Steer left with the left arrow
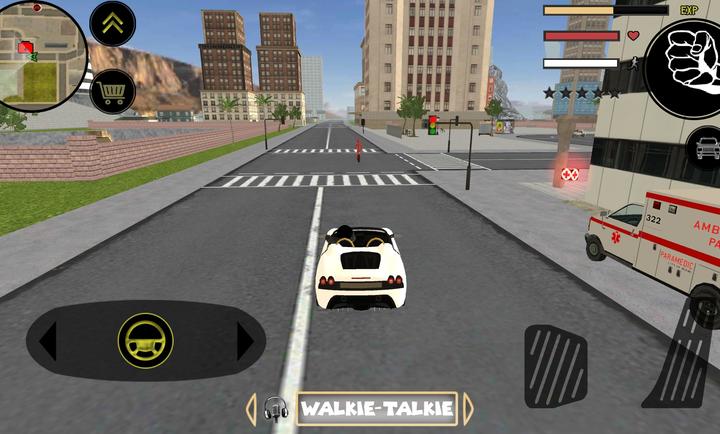The image size is (720, 434). [47, 341]
